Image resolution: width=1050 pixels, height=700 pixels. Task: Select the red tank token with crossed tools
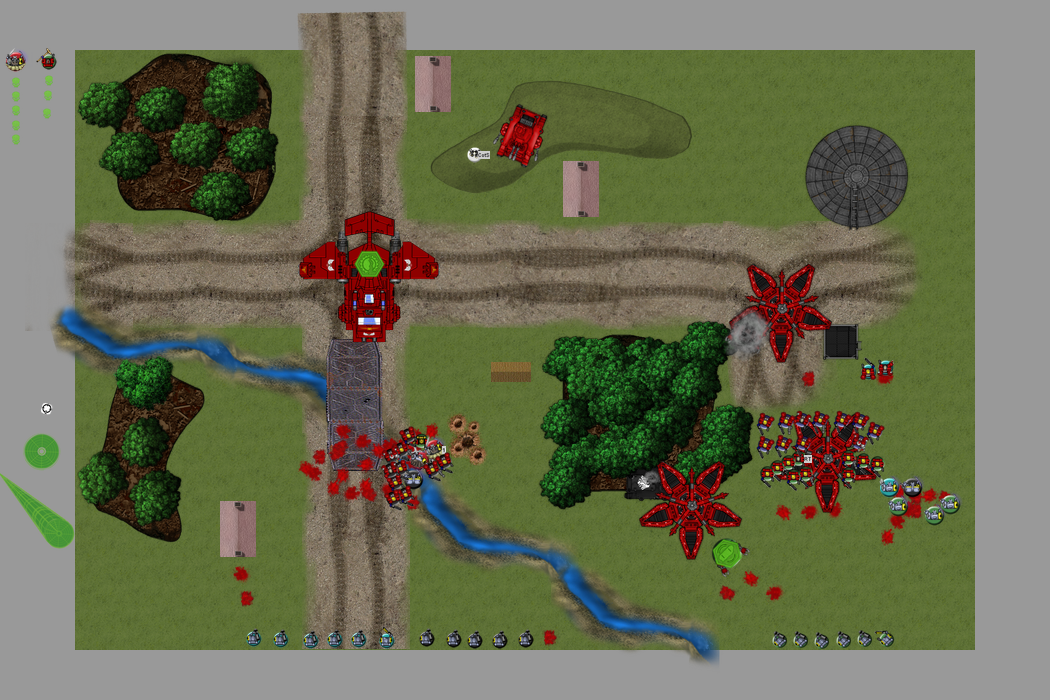pos(48,60)
